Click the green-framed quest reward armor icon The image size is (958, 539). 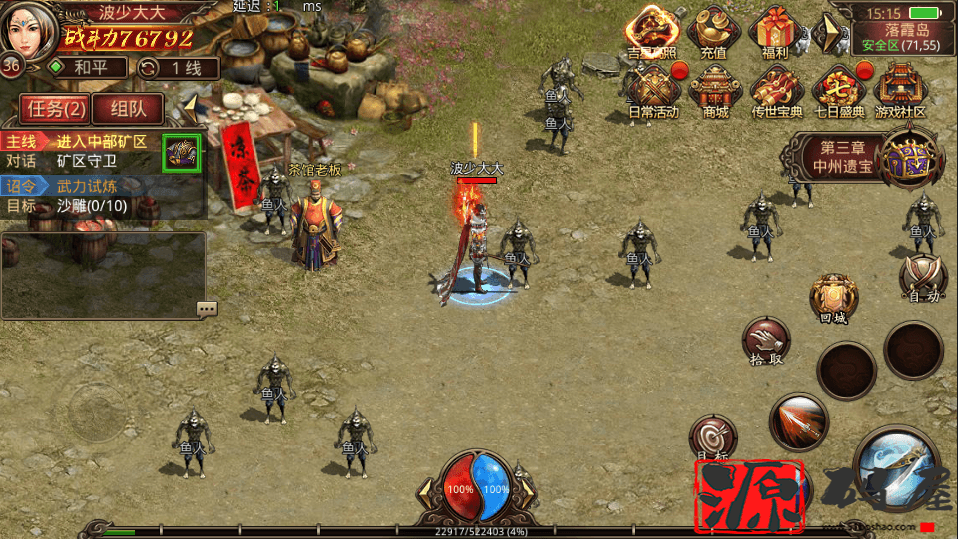click(182, 153)
